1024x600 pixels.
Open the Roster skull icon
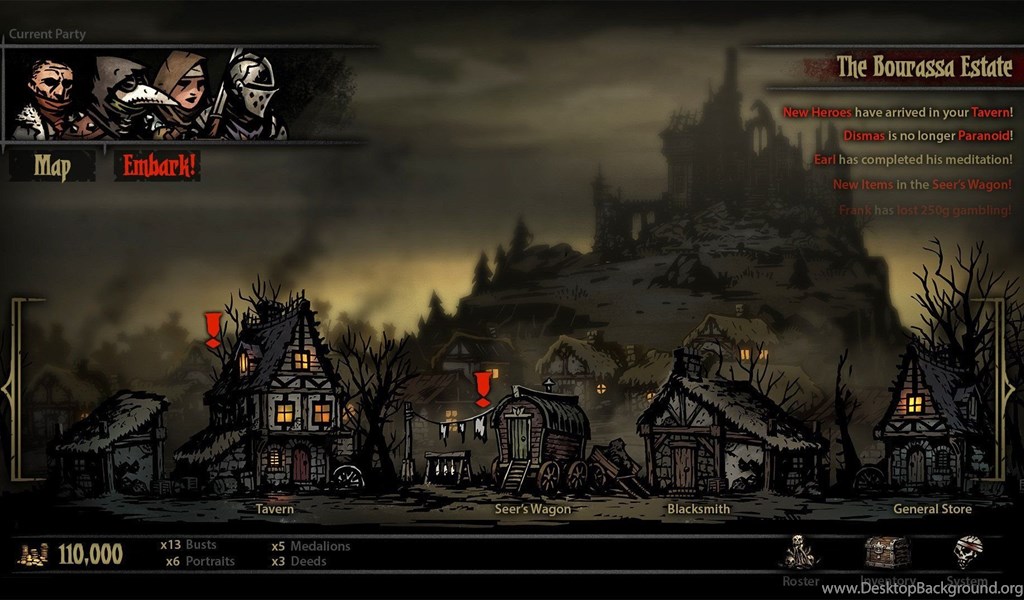click(x=799, y=553)
